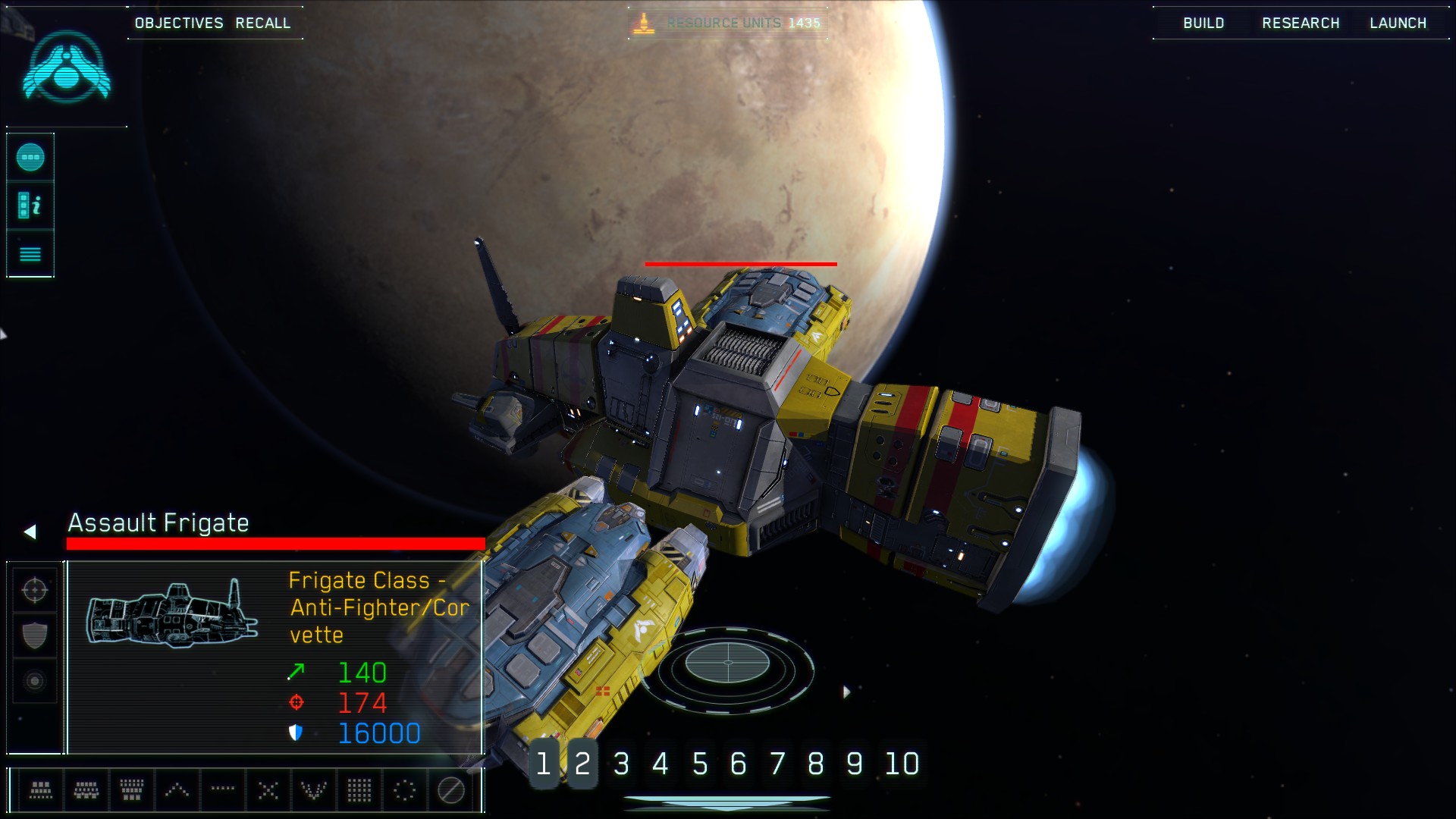Open the RESEARCH screen

[x=1301, y=23]
